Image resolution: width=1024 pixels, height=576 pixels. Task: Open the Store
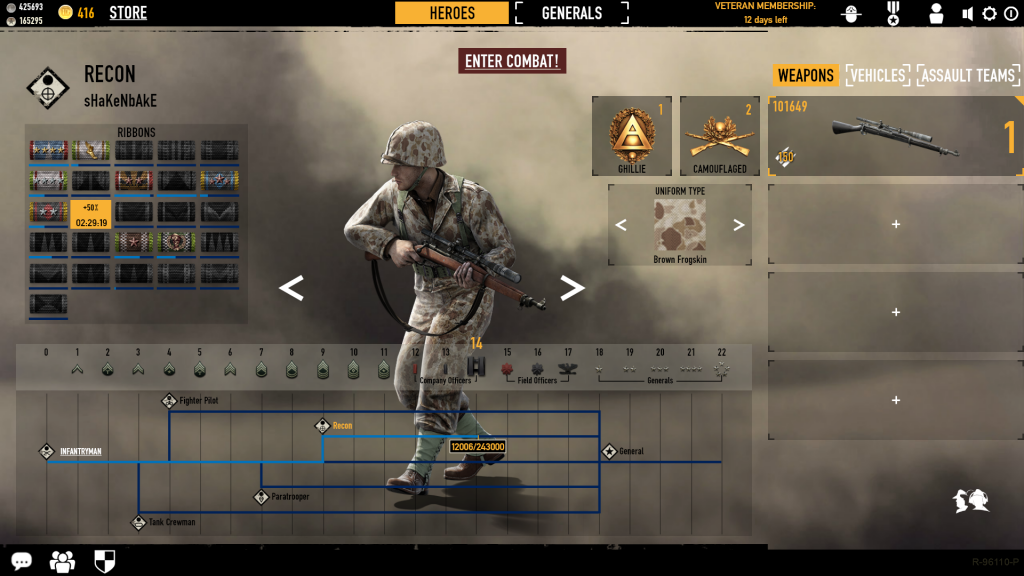[x=127, y=13]
